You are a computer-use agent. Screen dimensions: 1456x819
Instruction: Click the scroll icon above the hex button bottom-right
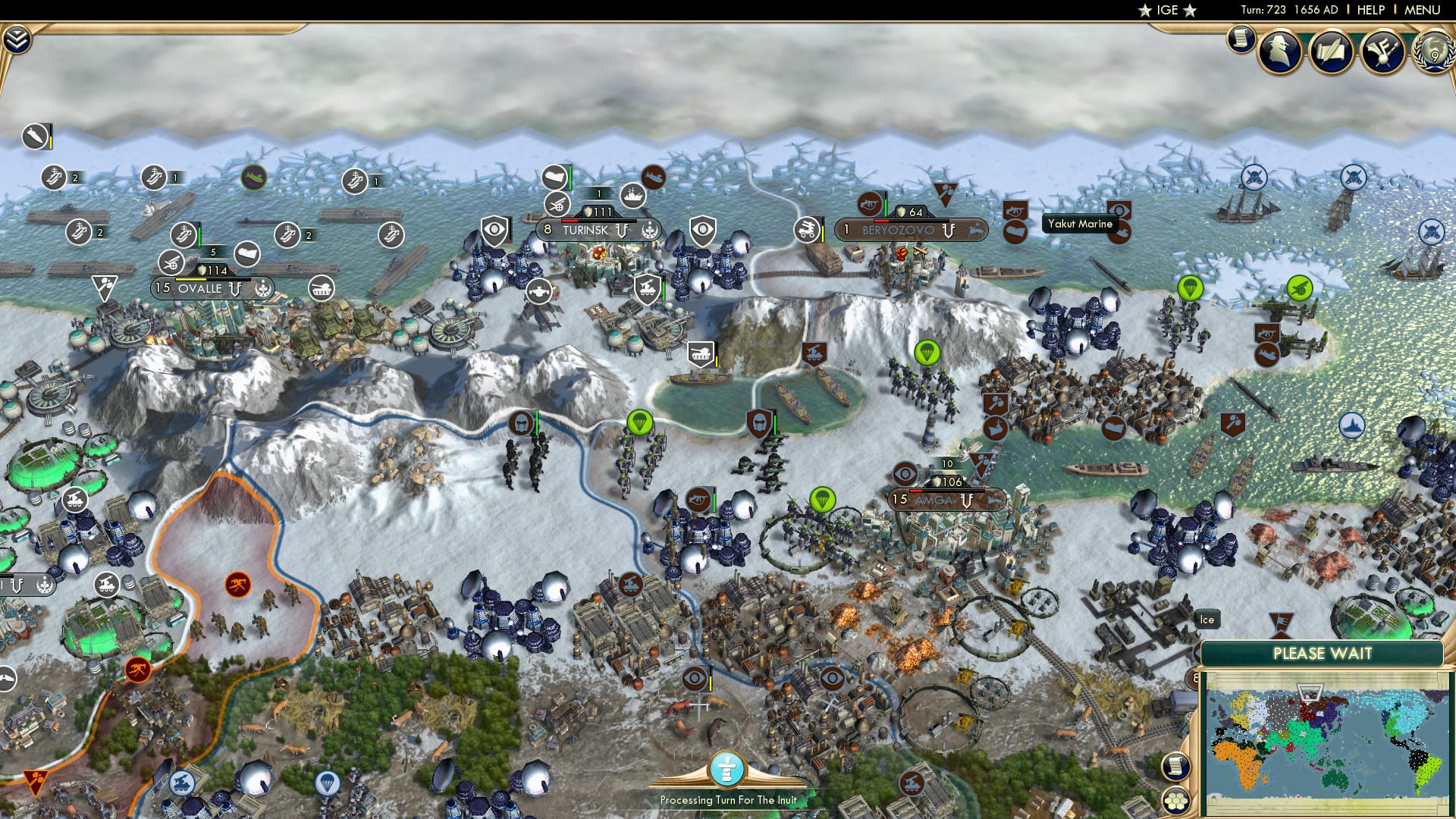(x=1176, y=767)
